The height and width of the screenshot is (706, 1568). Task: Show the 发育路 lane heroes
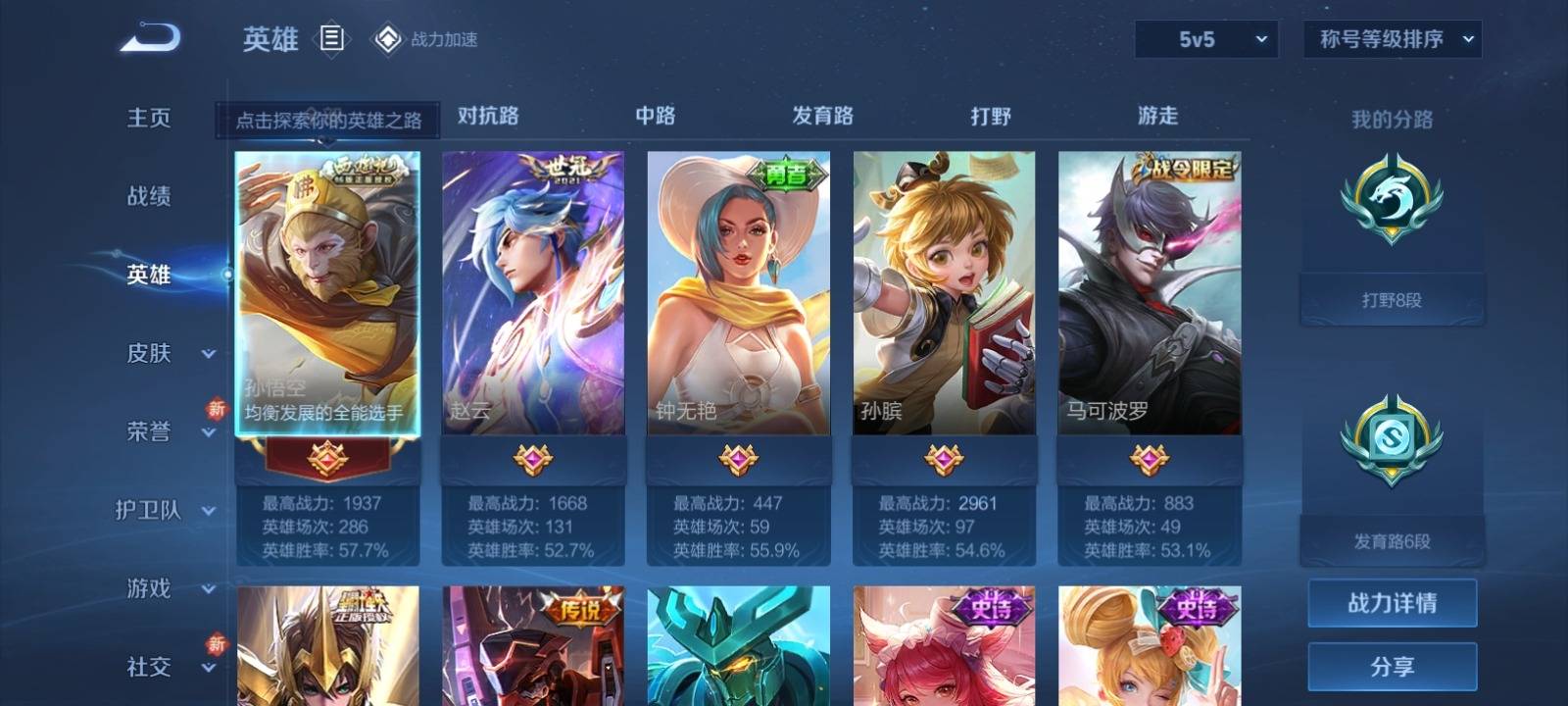[x=822, y=116]
